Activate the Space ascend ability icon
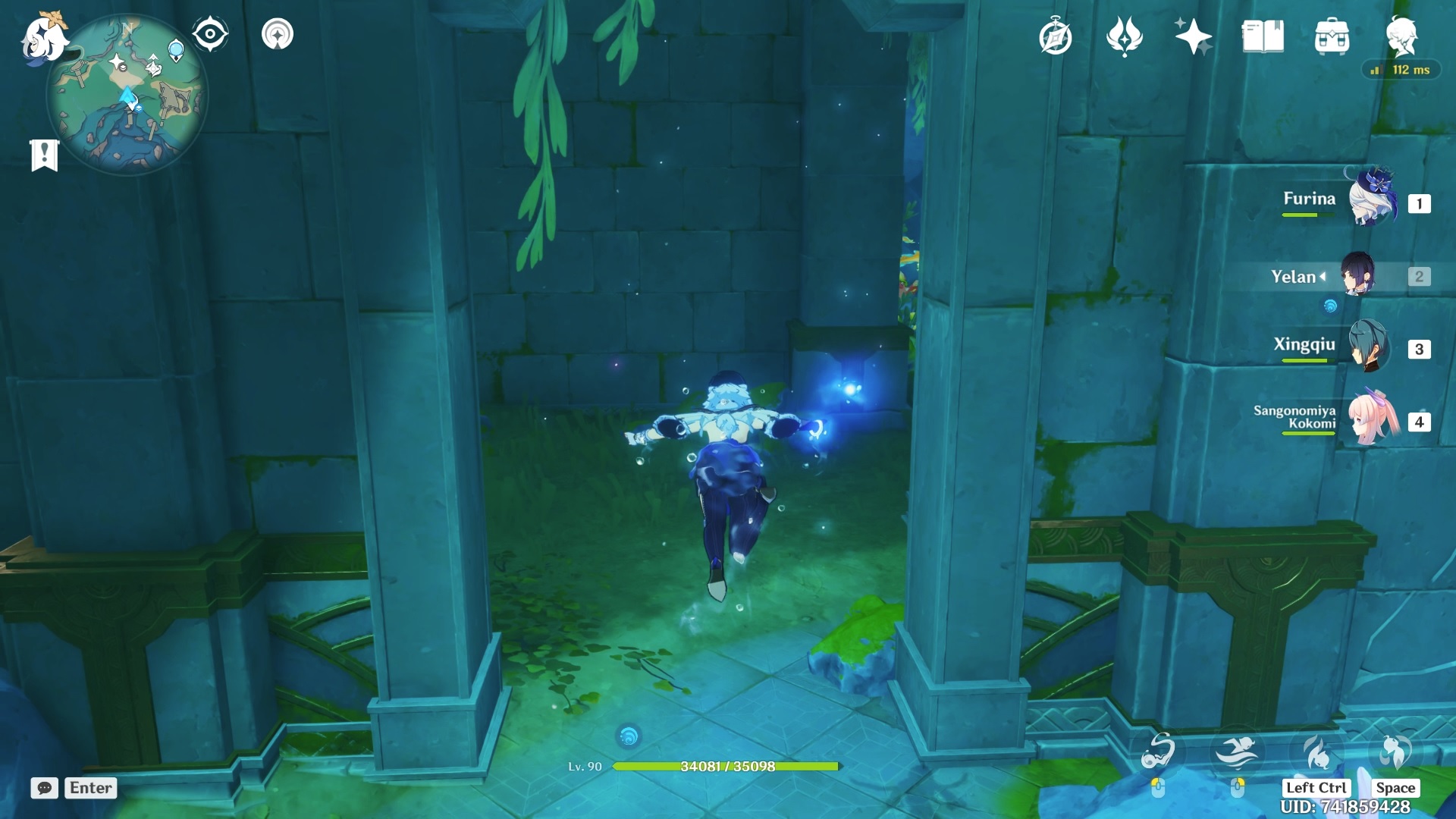The height and width of the screenshot is (819, 1456). coord(1395,752)
